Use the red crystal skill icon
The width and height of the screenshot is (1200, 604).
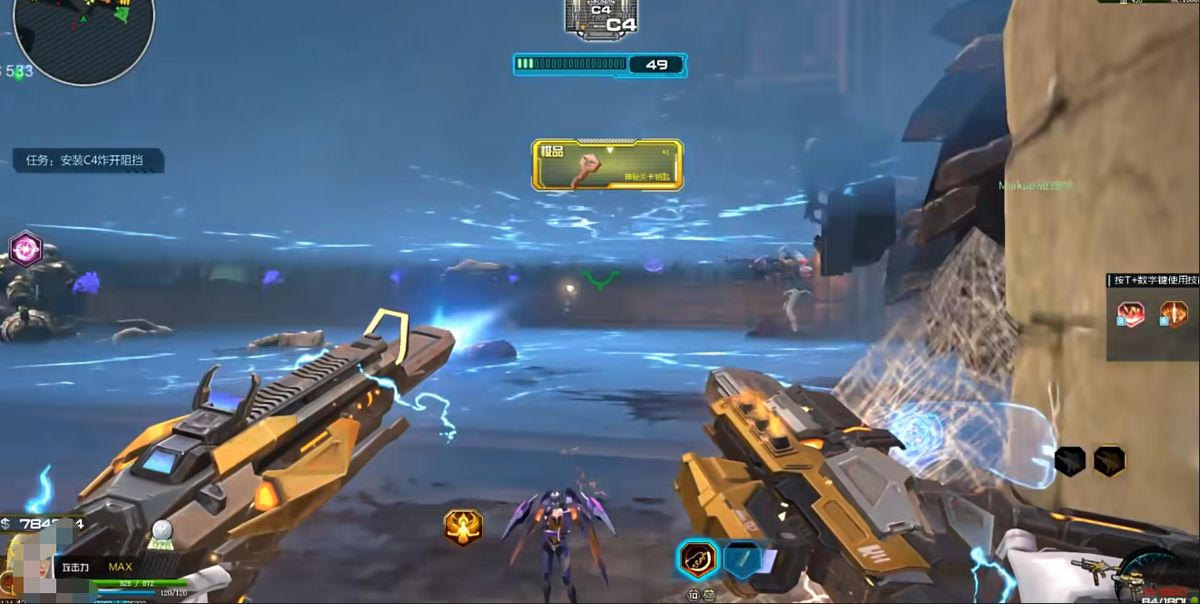[1131, 315]
